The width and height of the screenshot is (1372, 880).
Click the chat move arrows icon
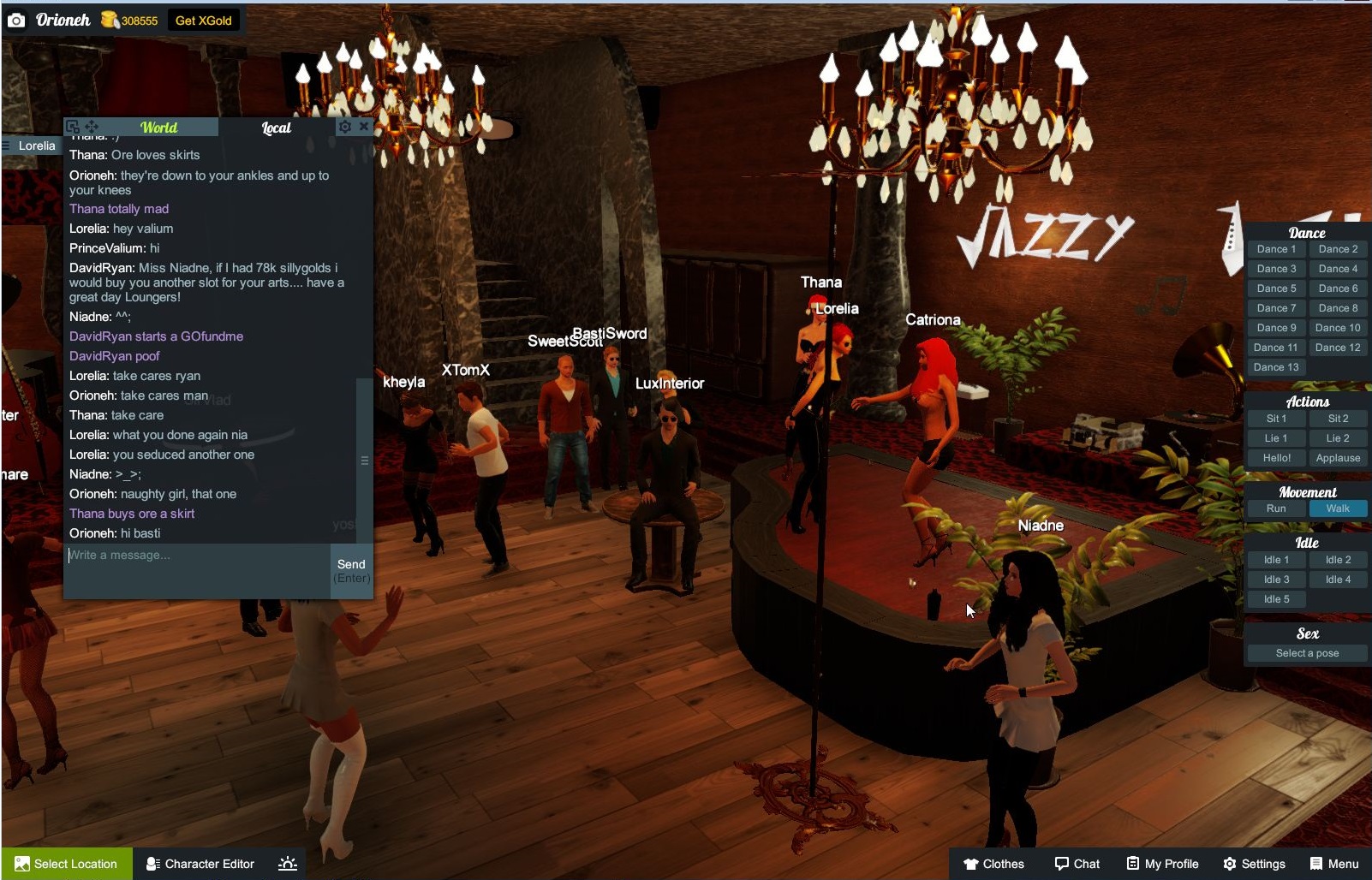pyautogui.click(x=91, y=126)
